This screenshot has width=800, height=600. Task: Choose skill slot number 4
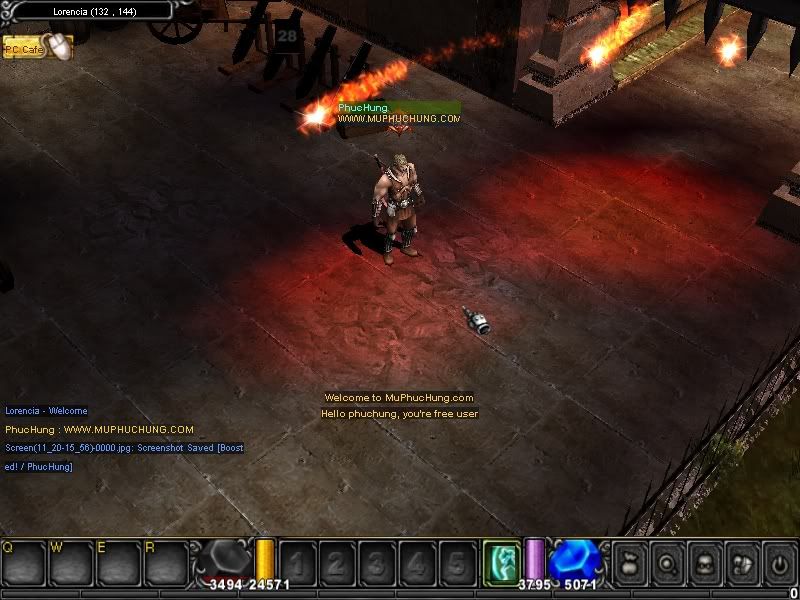417,563
